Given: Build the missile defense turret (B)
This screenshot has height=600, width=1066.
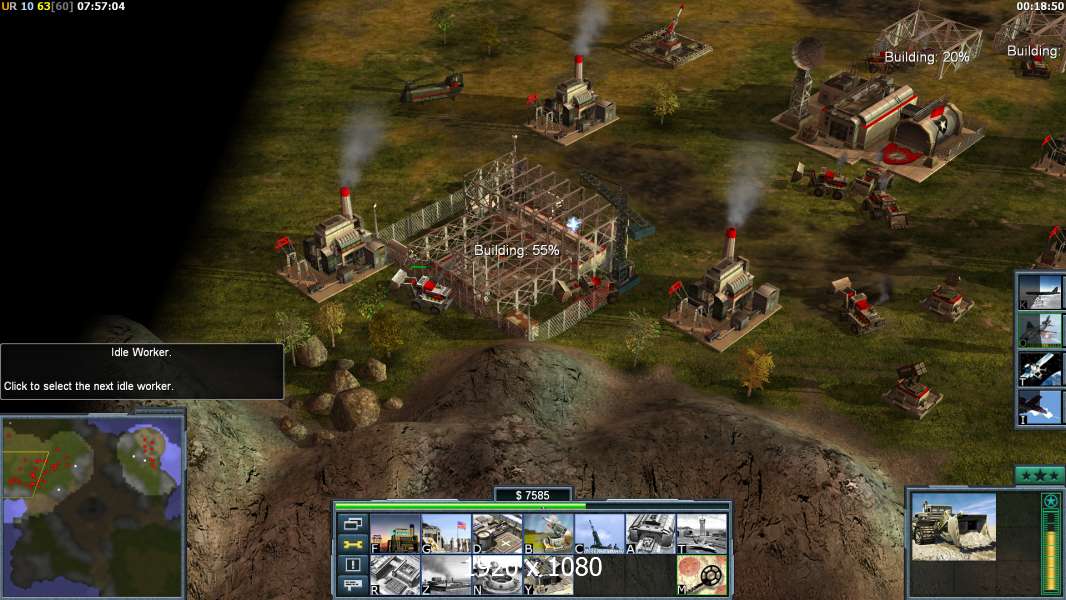Looking at the screenshot, I should coord(548,534).
